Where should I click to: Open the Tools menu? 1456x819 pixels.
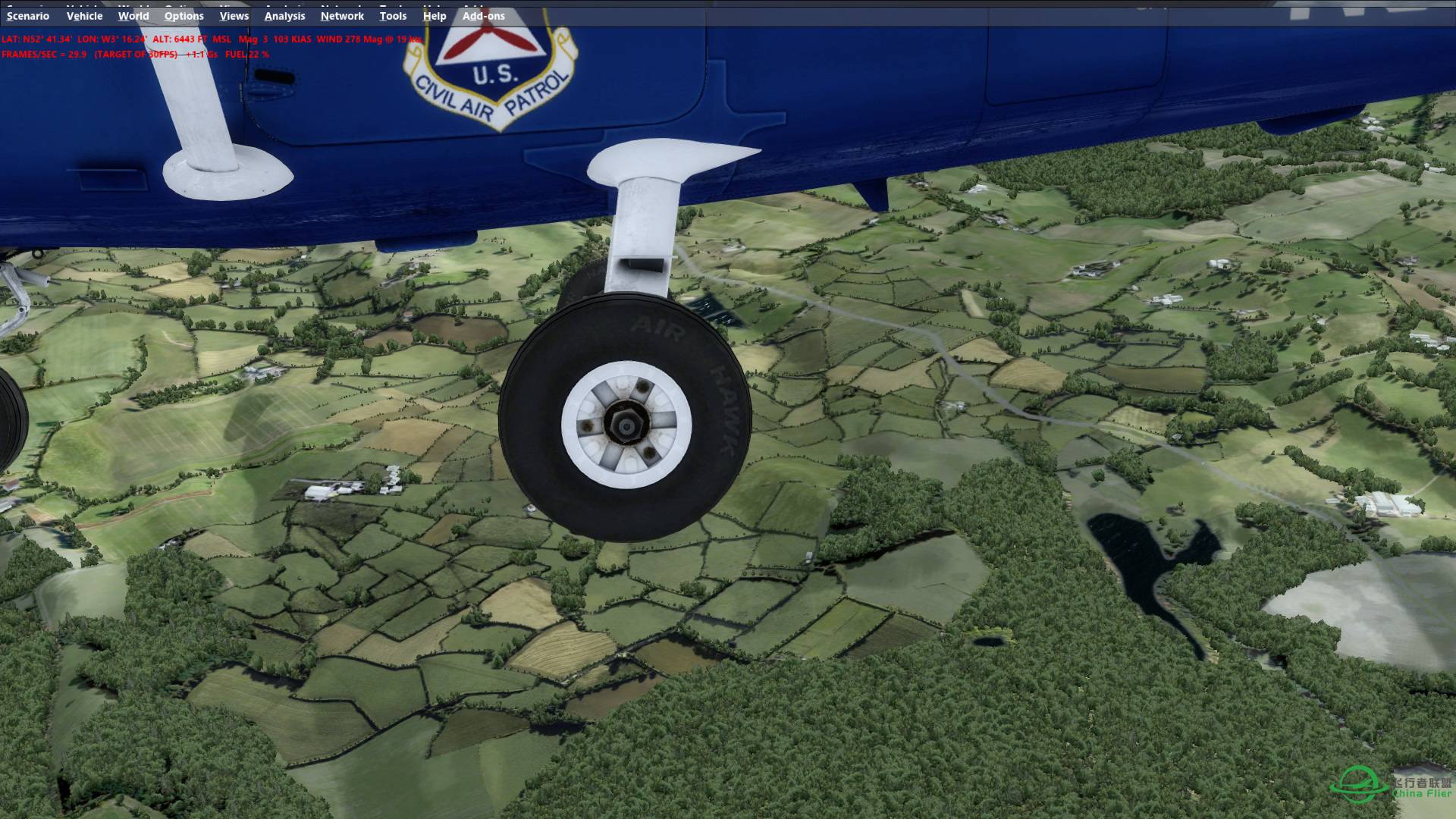point(392,15)
